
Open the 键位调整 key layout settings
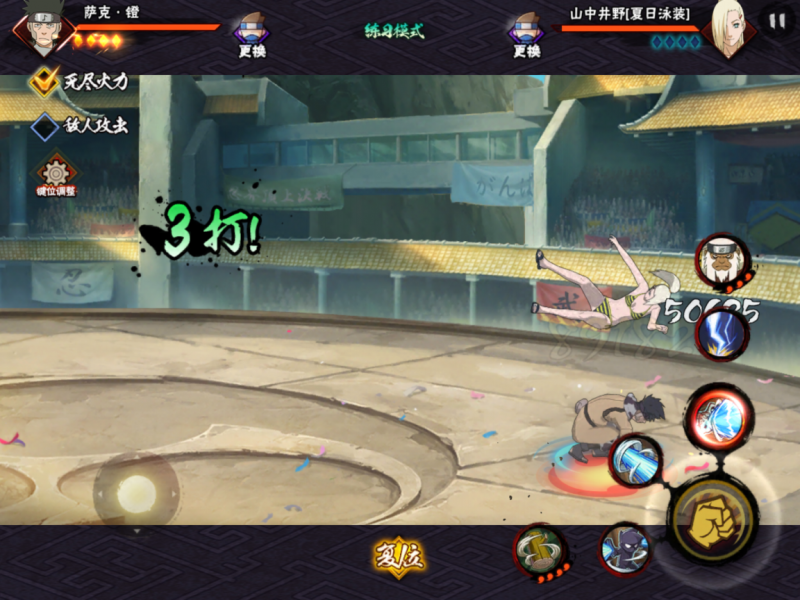[56, 174]
